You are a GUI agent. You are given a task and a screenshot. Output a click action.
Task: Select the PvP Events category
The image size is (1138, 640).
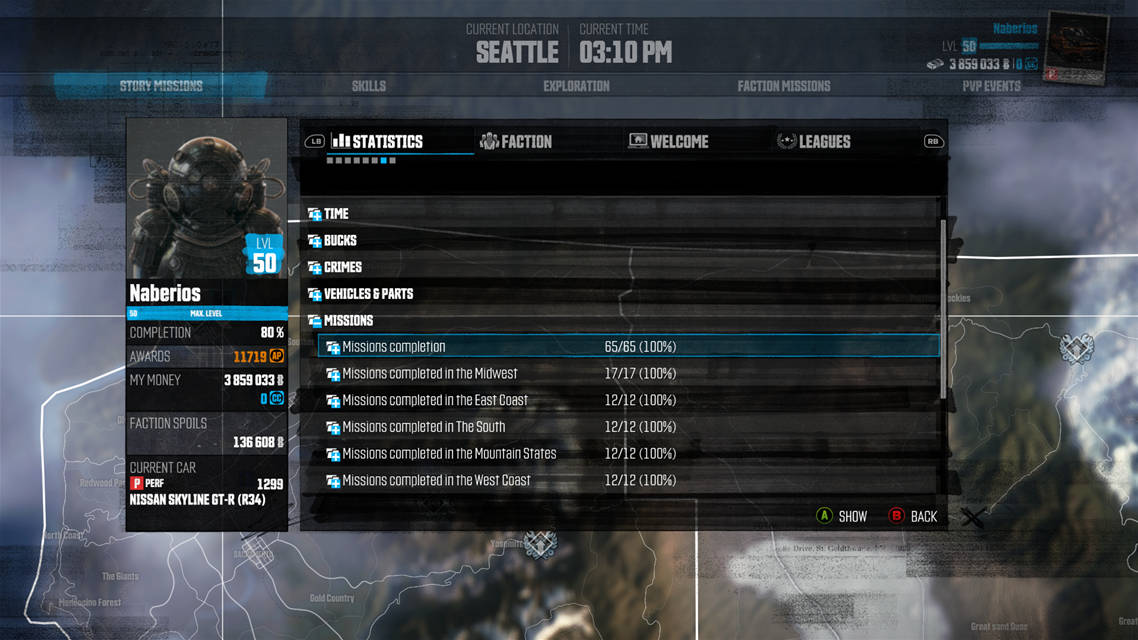[x=991, y=86]
